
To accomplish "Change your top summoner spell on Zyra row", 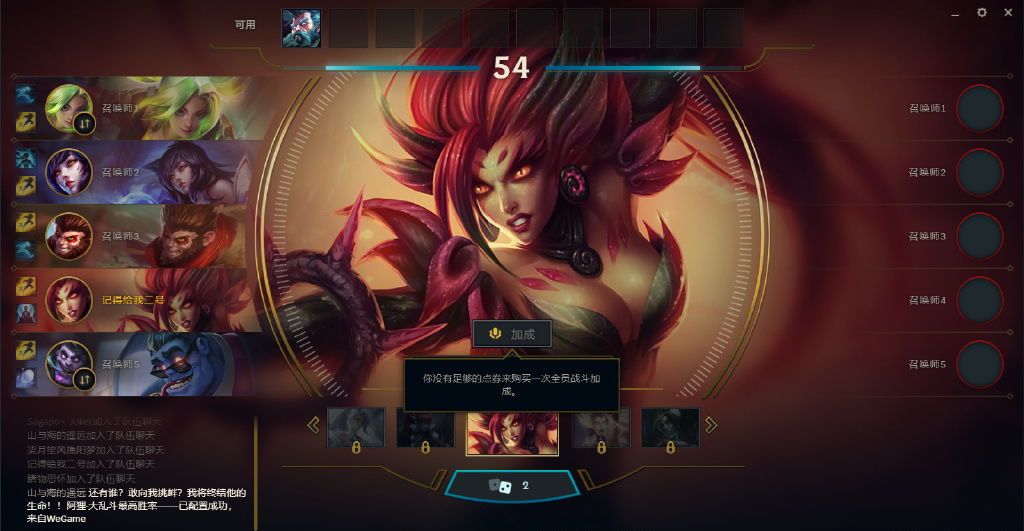I will point(26,288).
